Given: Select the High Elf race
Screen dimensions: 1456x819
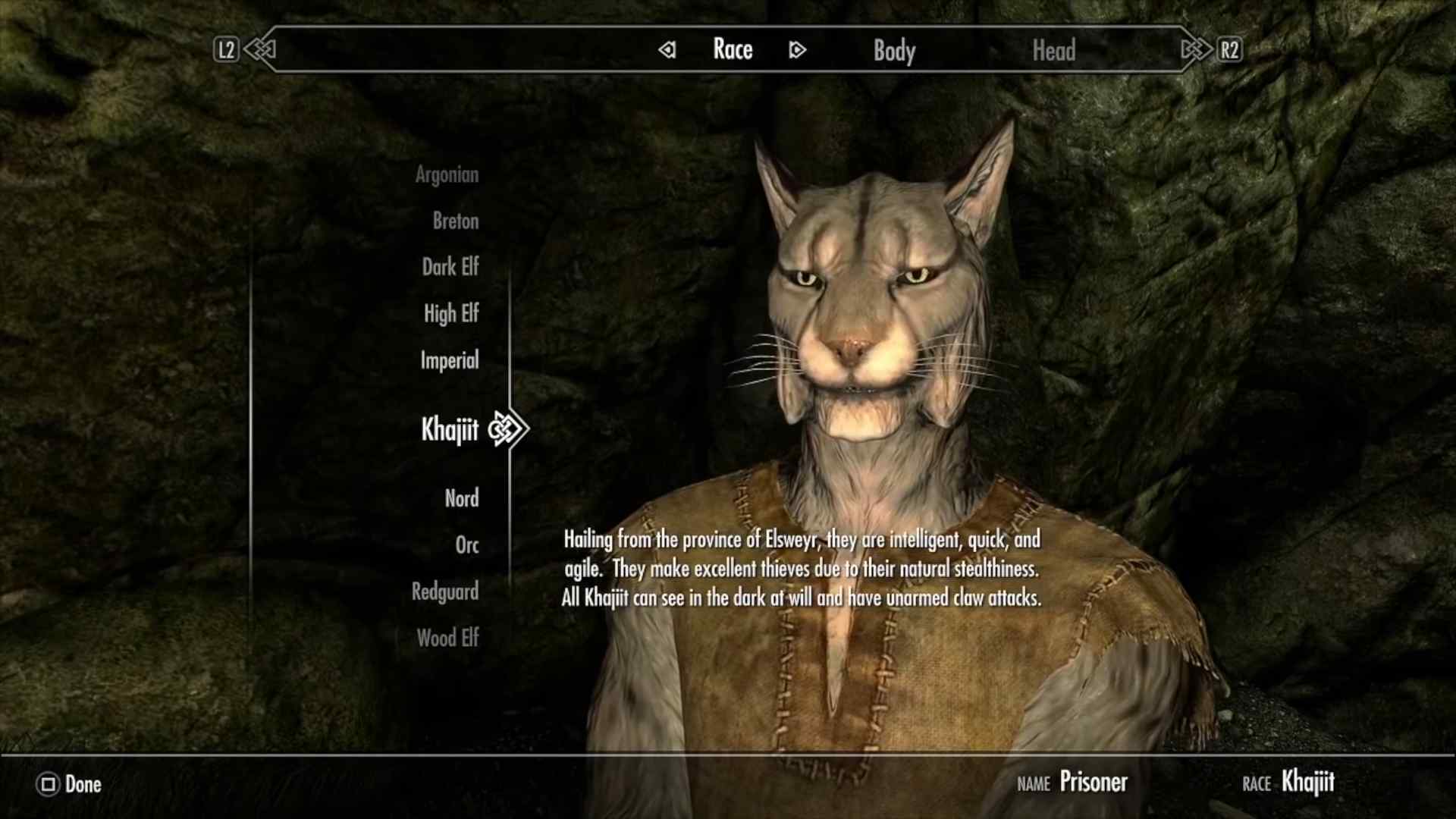Looking at the screenshot, I should point(451,314).
